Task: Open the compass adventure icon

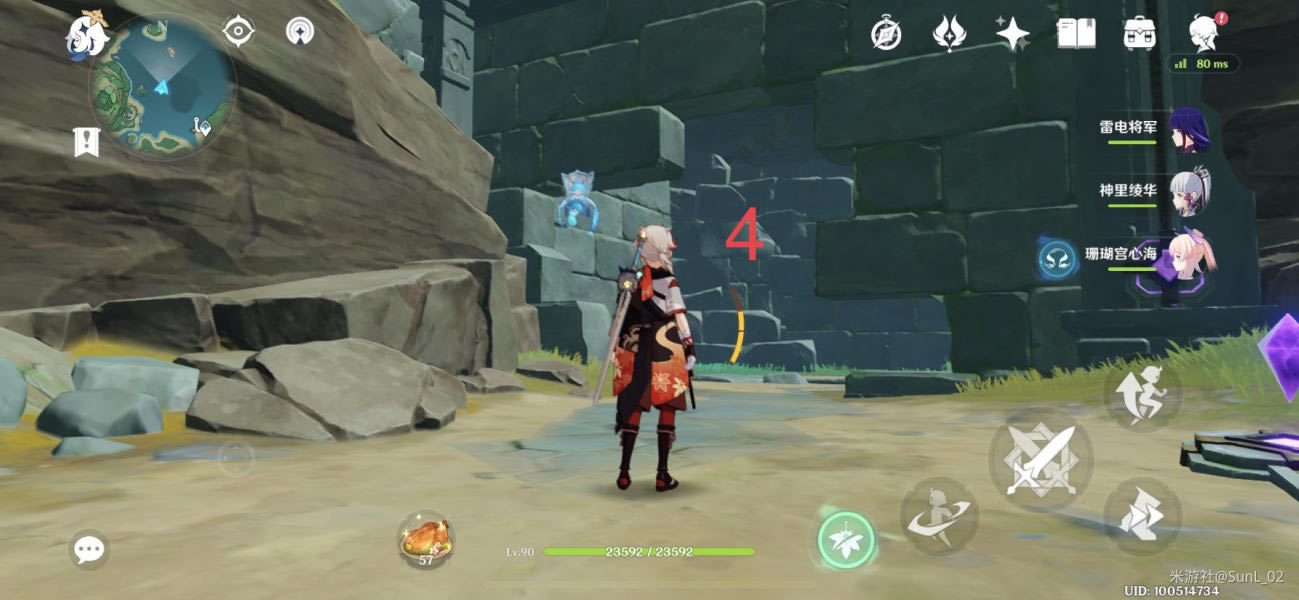Action: [x=886, y=34]
